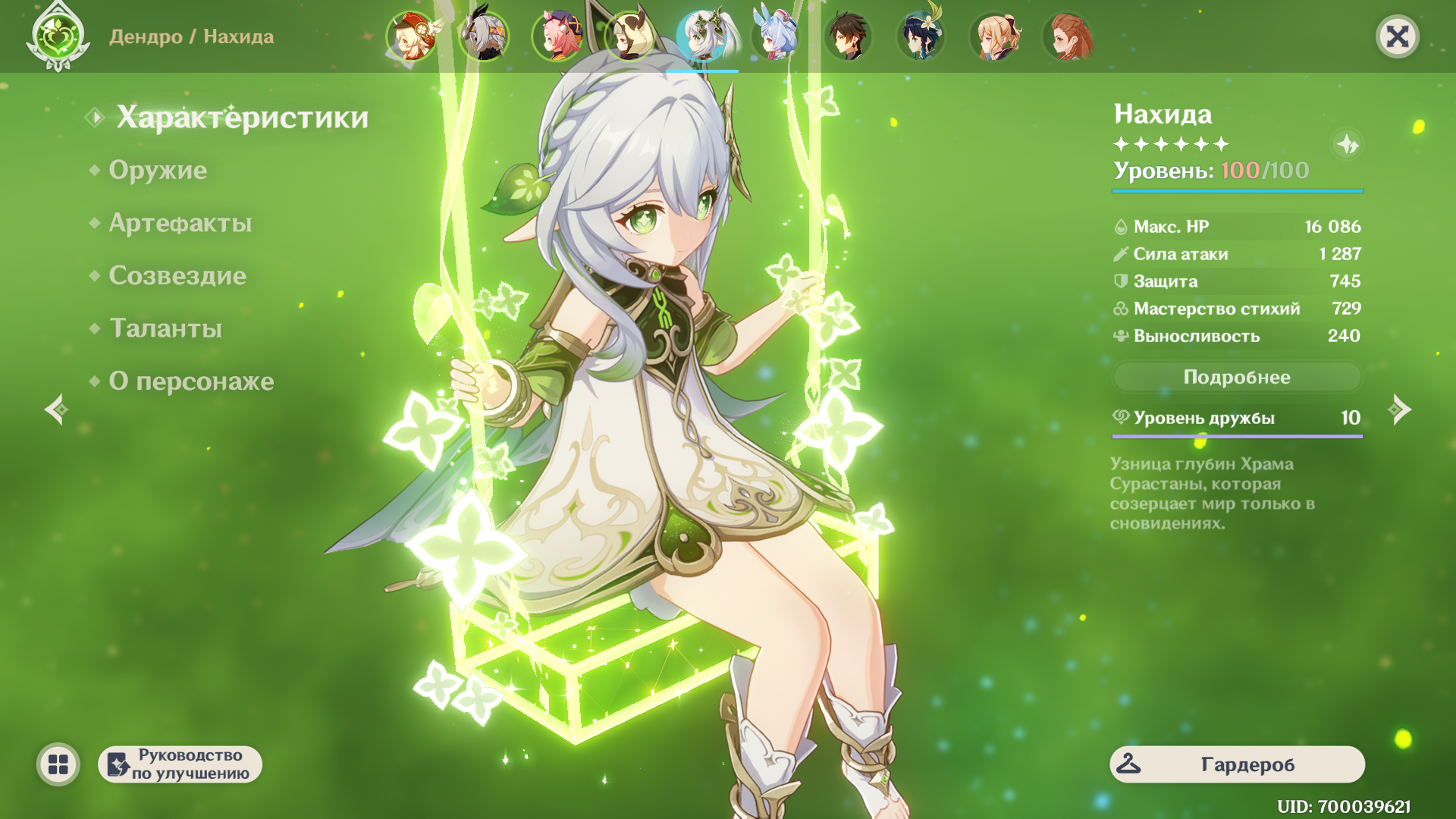Go to the Созвездие section
Image resolution: width=1456 pixels, height=819 pixels.
(x=177, y=275)
